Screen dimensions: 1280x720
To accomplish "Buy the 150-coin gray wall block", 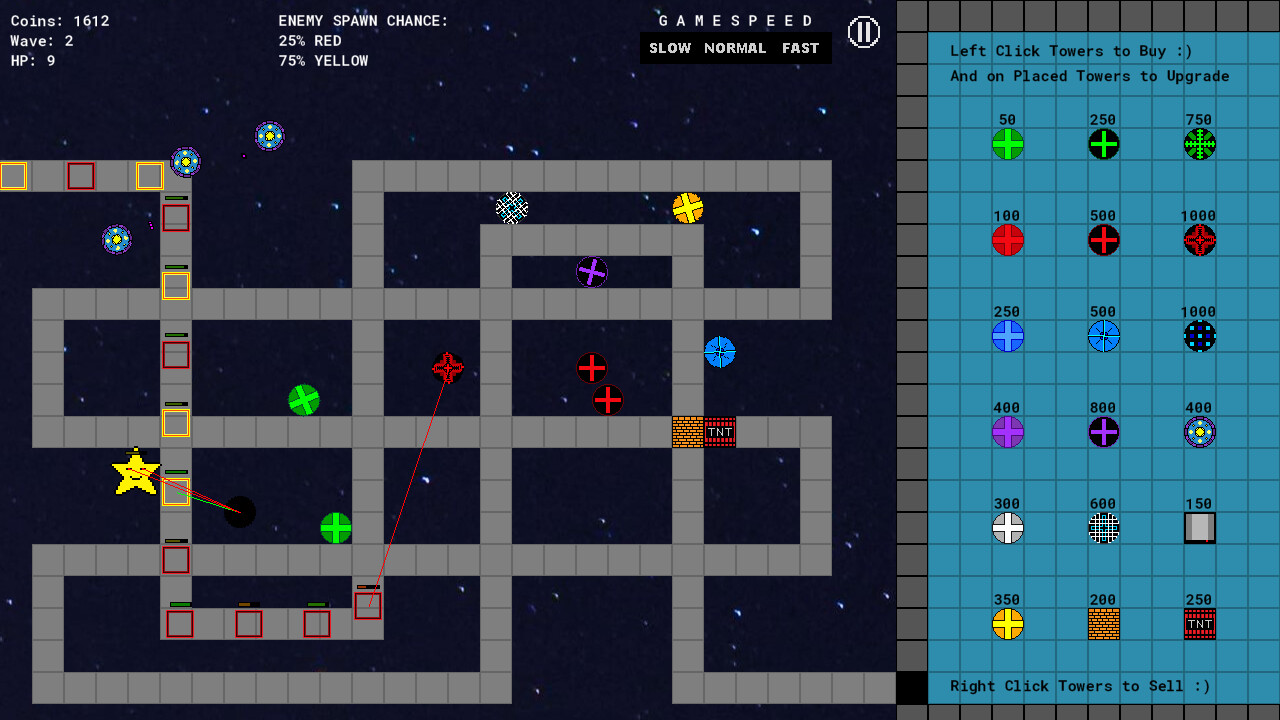I will coord(1199,528).
